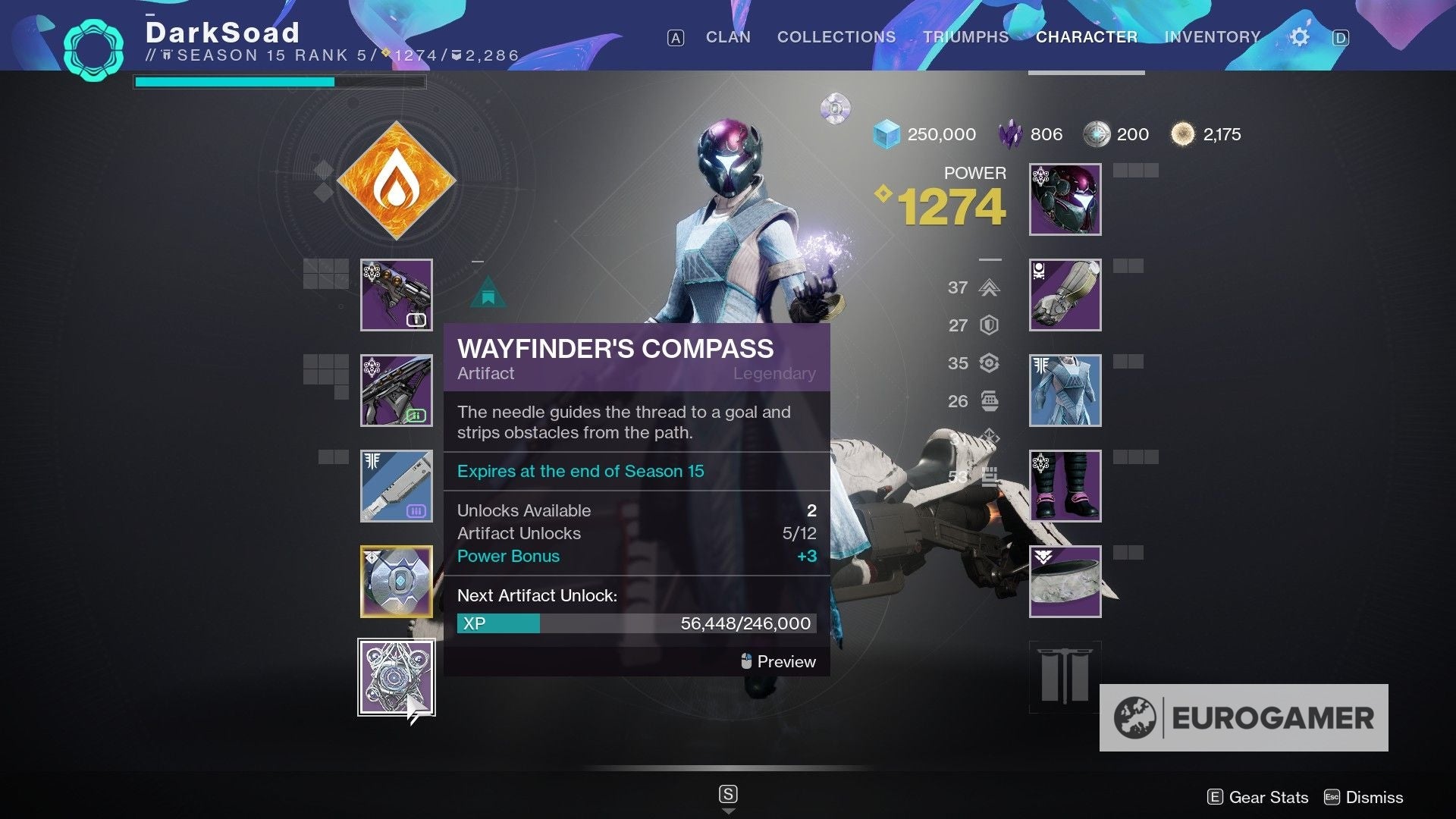Click the Next Artifact Unlock XP progress bar

tap(635, 623)
